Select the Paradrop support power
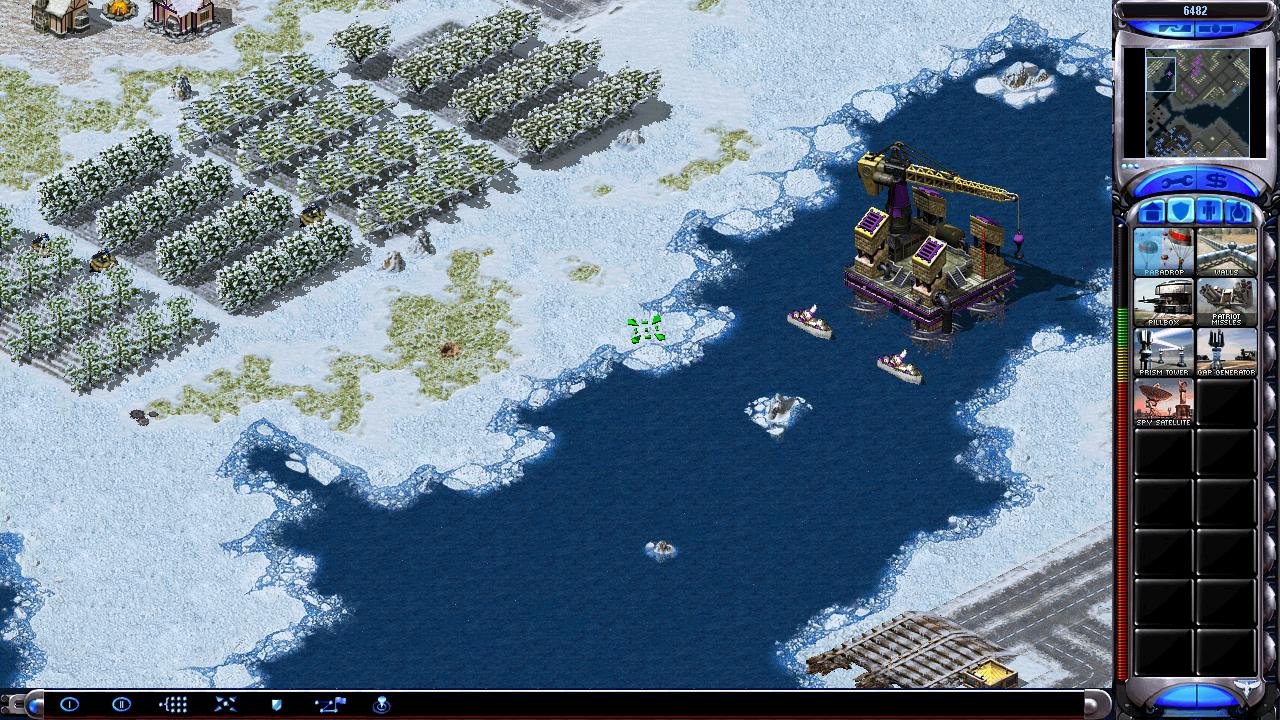The image size is (1280, 720). pyautogui.click(x=1164, y=252)
